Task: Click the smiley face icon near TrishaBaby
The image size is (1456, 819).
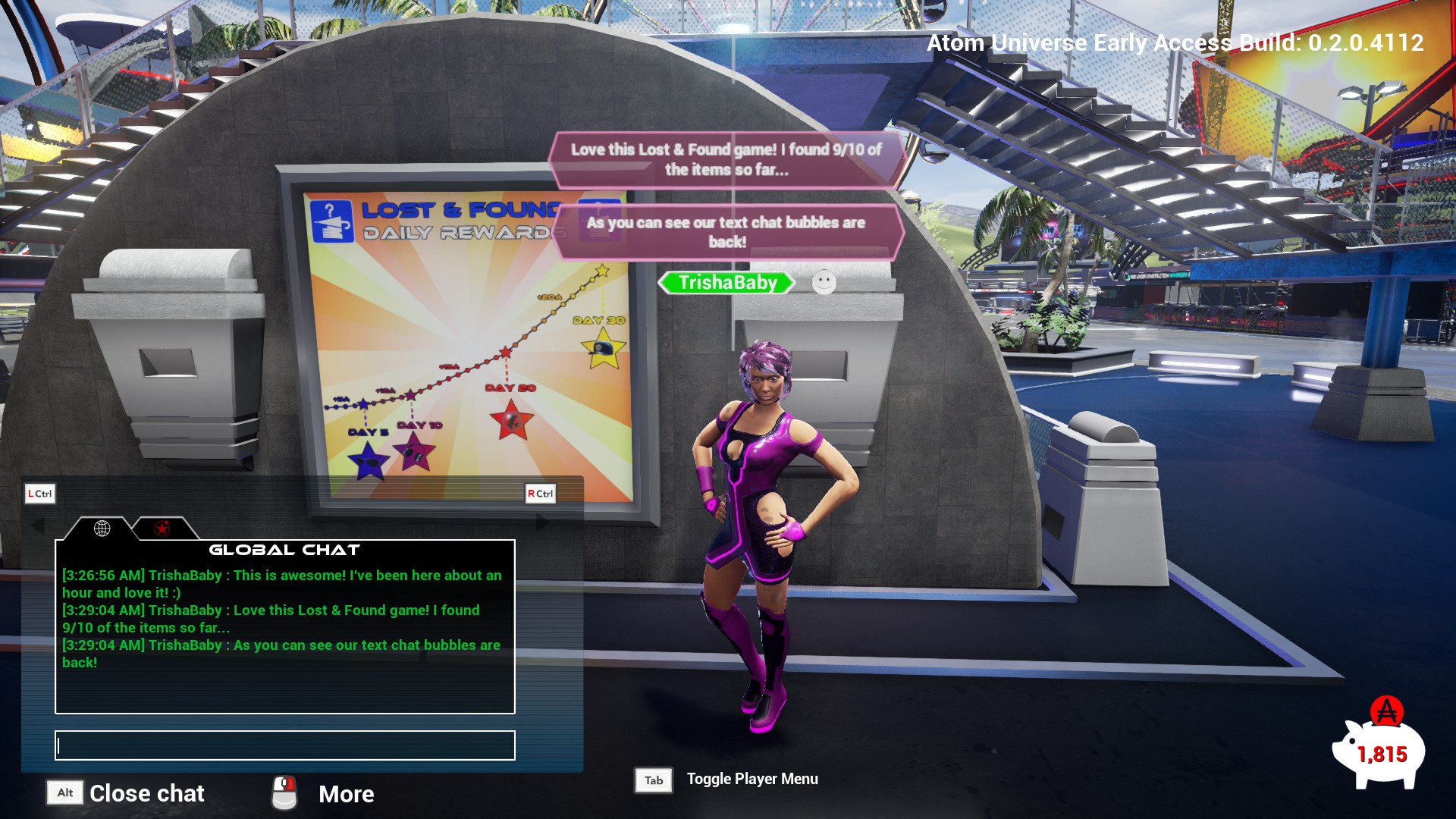Action: (x=824, y=283)
